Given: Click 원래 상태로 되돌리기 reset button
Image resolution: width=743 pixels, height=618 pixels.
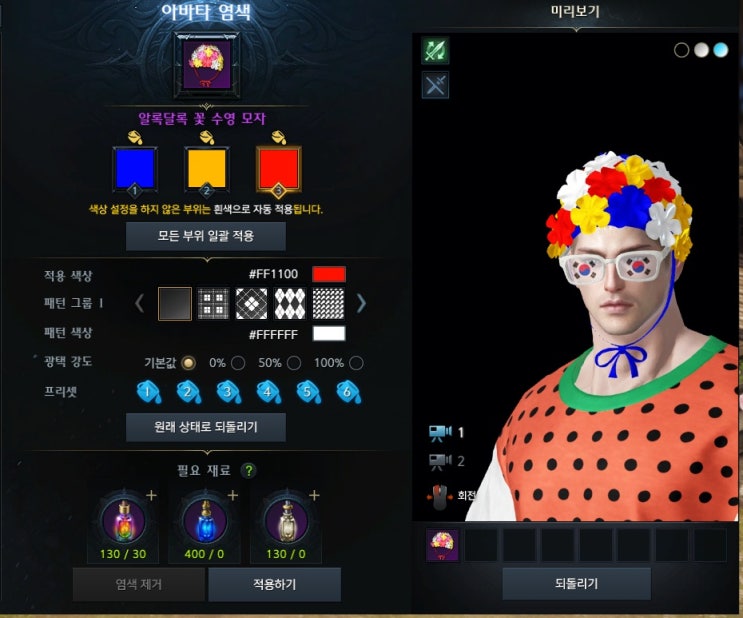Looking at the screenshot, I should 206,427.
